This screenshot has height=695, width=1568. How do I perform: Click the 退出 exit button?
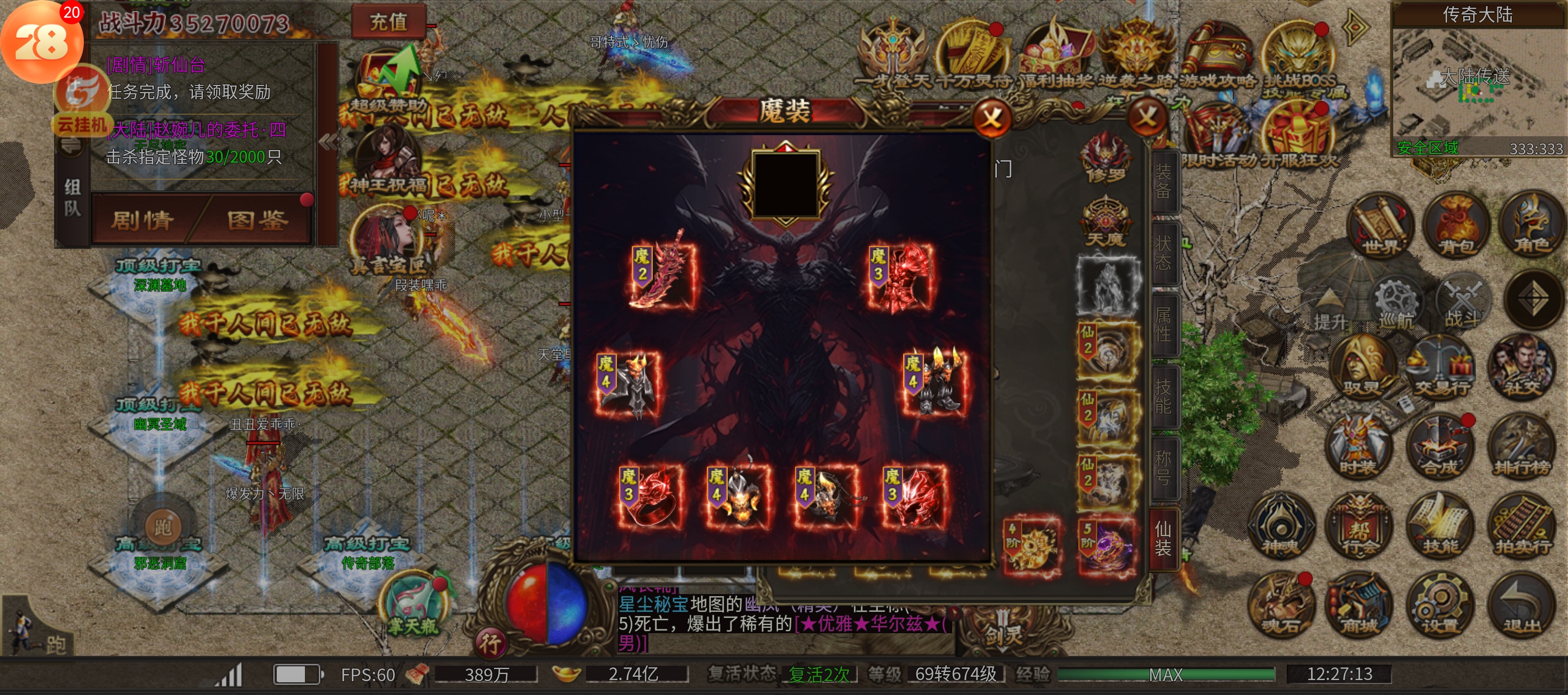[x=1522, y=606]
